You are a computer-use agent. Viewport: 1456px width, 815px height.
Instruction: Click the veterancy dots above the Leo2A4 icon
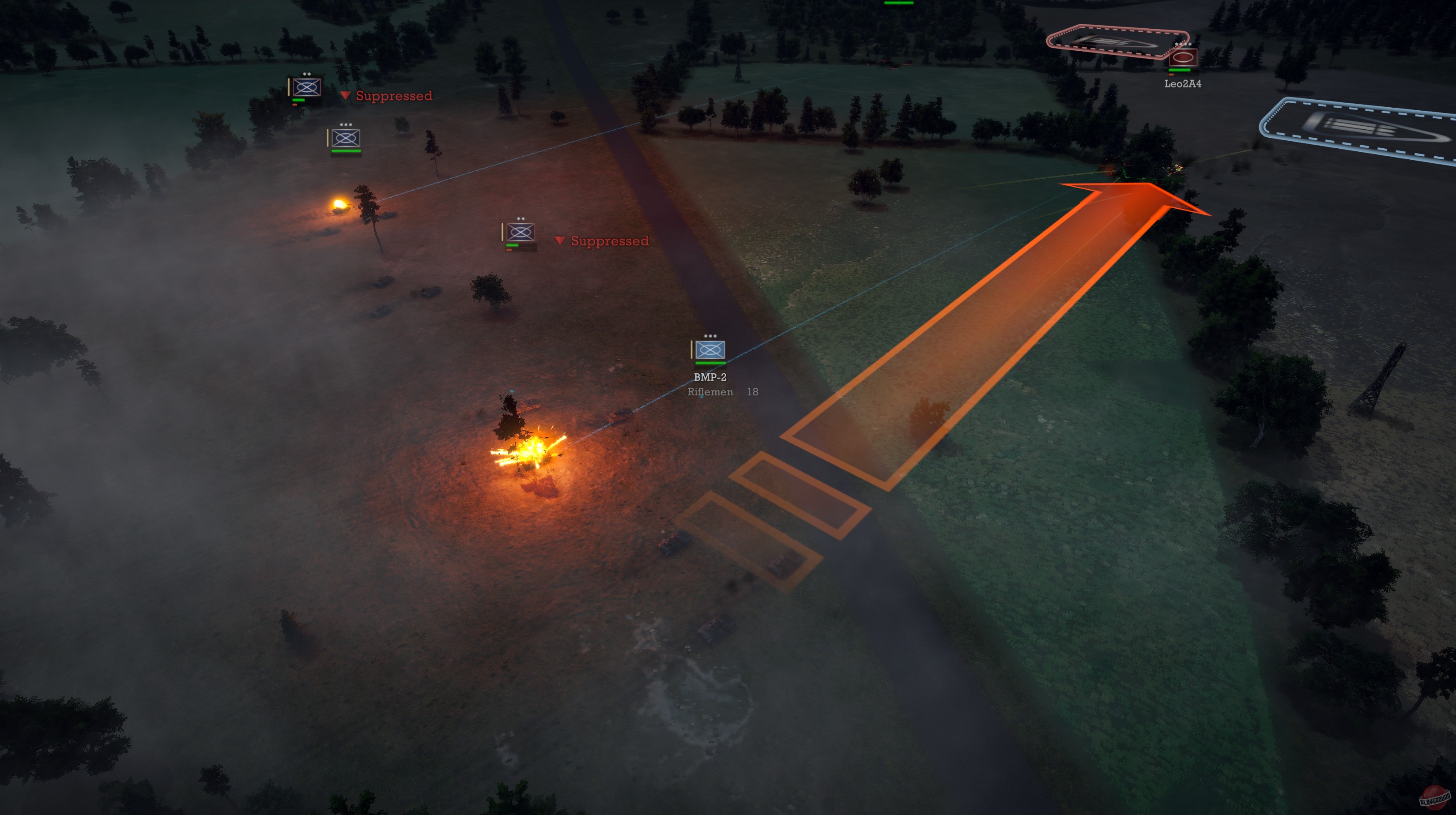1183,44
